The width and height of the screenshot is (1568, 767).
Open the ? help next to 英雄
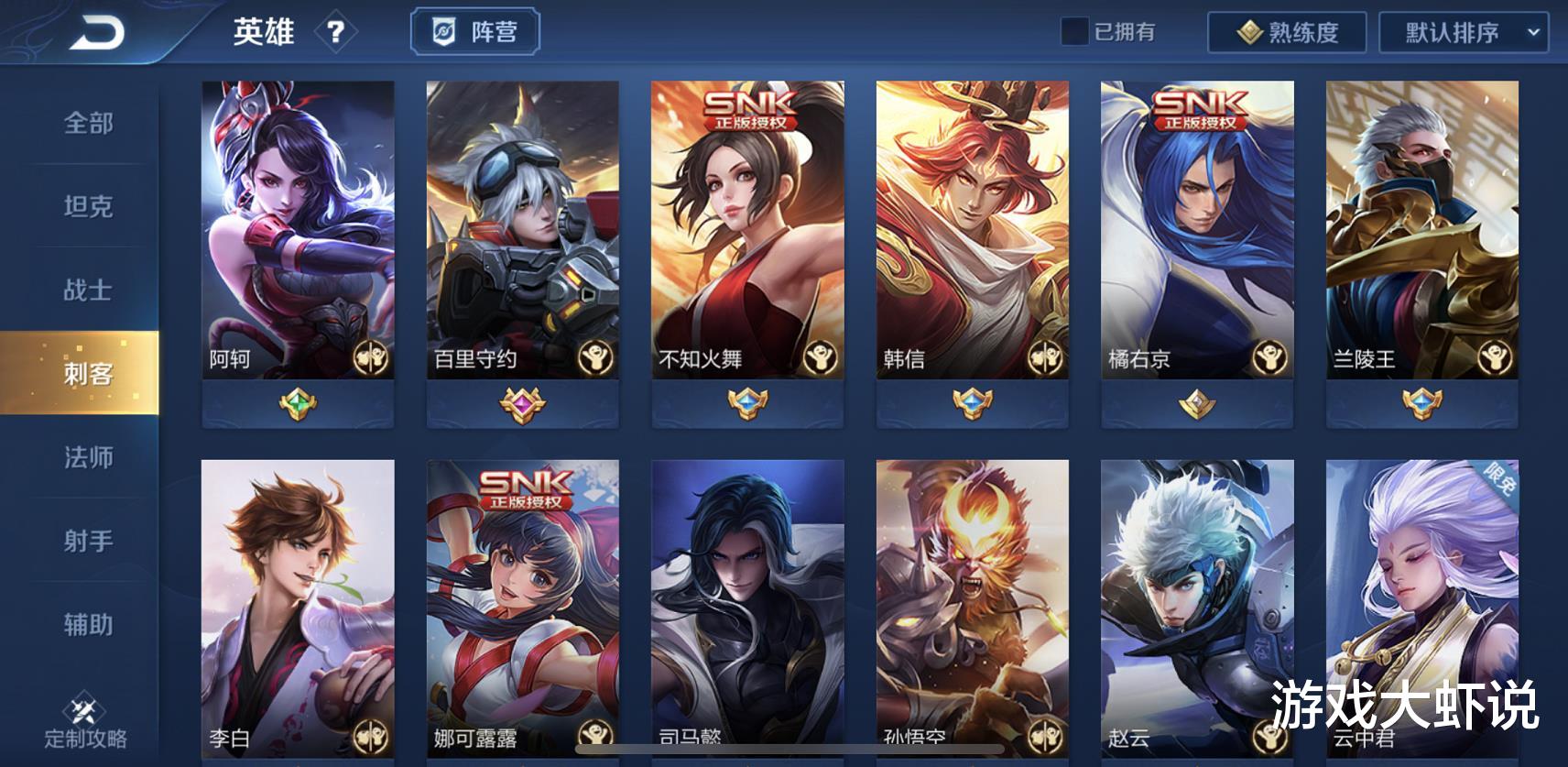coord(337,33)
